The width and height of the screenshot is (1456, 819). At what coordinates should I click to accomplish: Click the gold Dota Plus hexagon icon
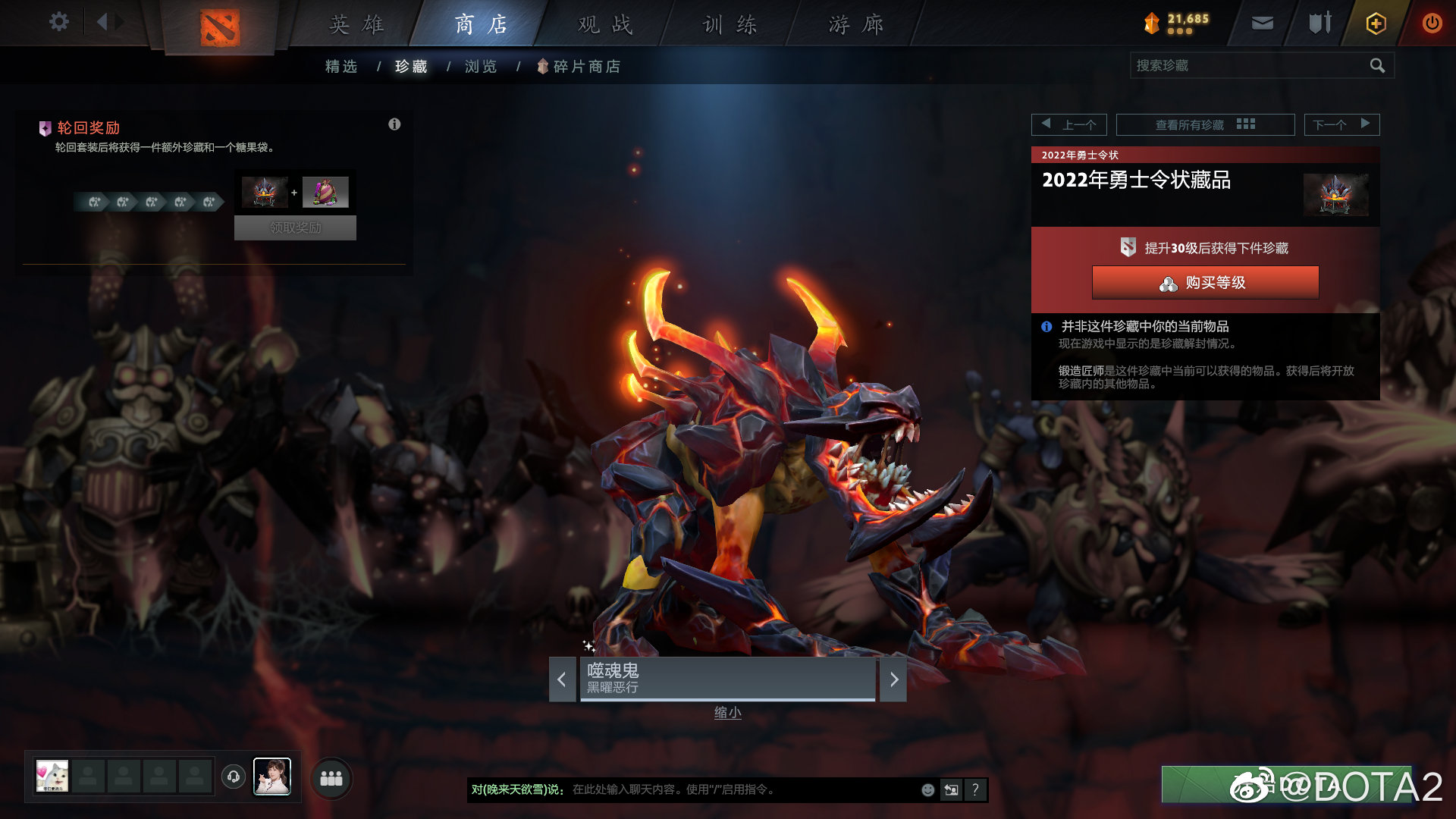point(1375,23)
